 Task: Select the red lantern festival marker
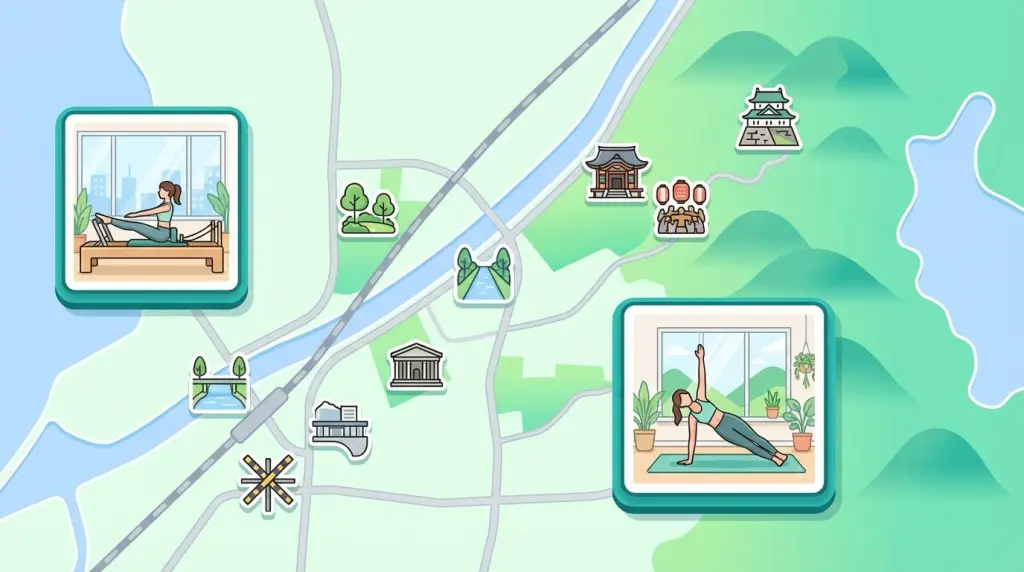(x=681, y=208)
